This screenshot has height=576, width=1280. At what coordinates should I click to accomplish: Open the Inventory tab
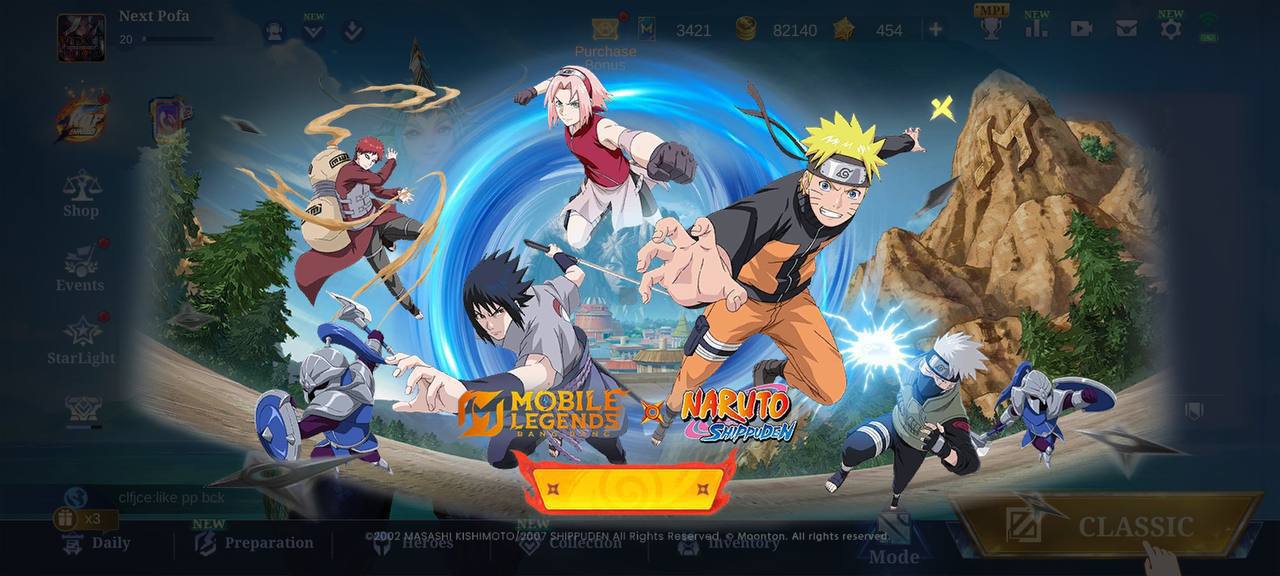pos(729,543)
